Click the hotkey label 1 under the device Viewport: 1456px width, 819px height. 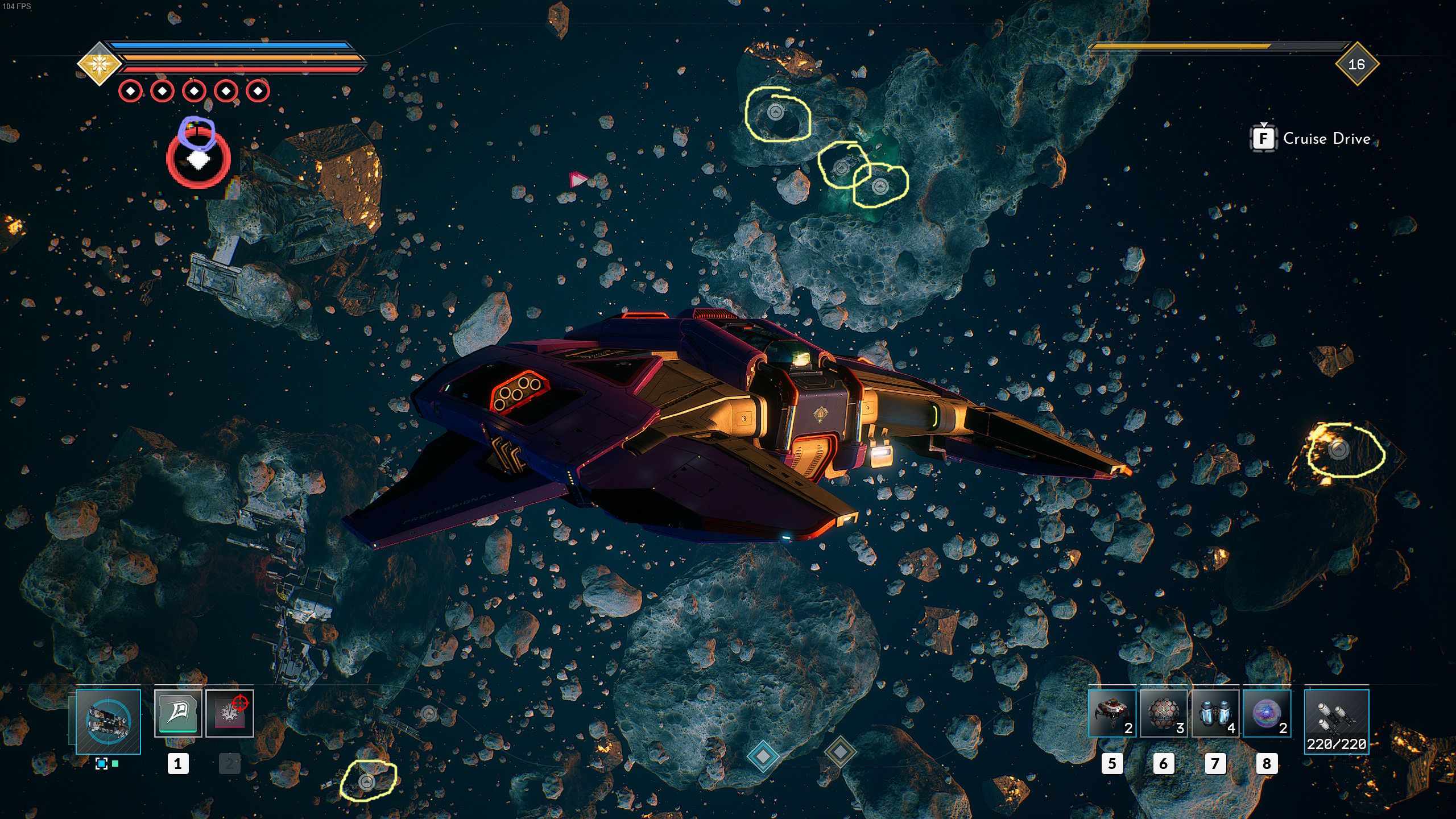click(x=177, y=764)
